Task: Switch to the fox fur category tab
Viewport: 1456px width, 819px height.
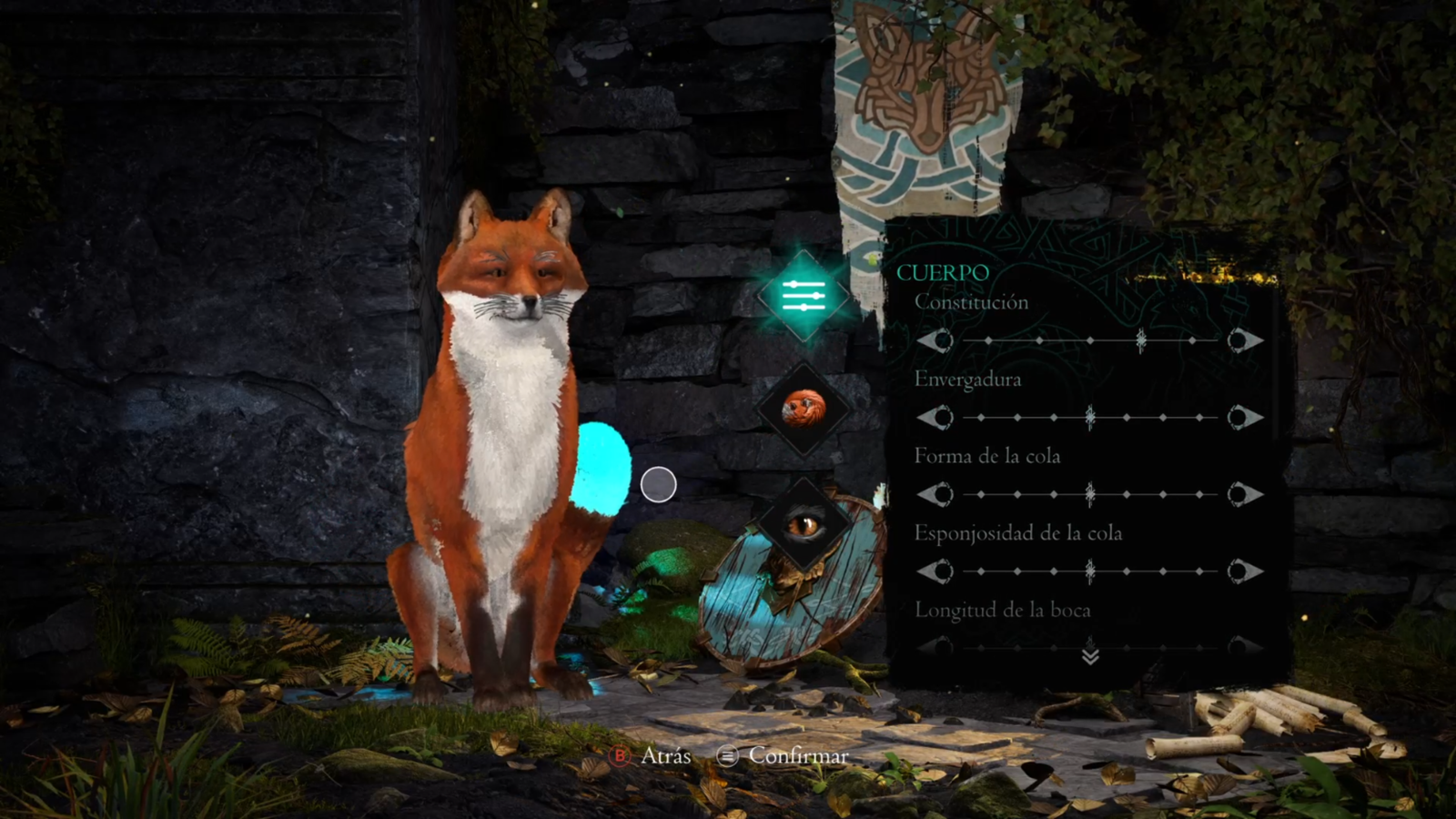Action: point(804,409)
